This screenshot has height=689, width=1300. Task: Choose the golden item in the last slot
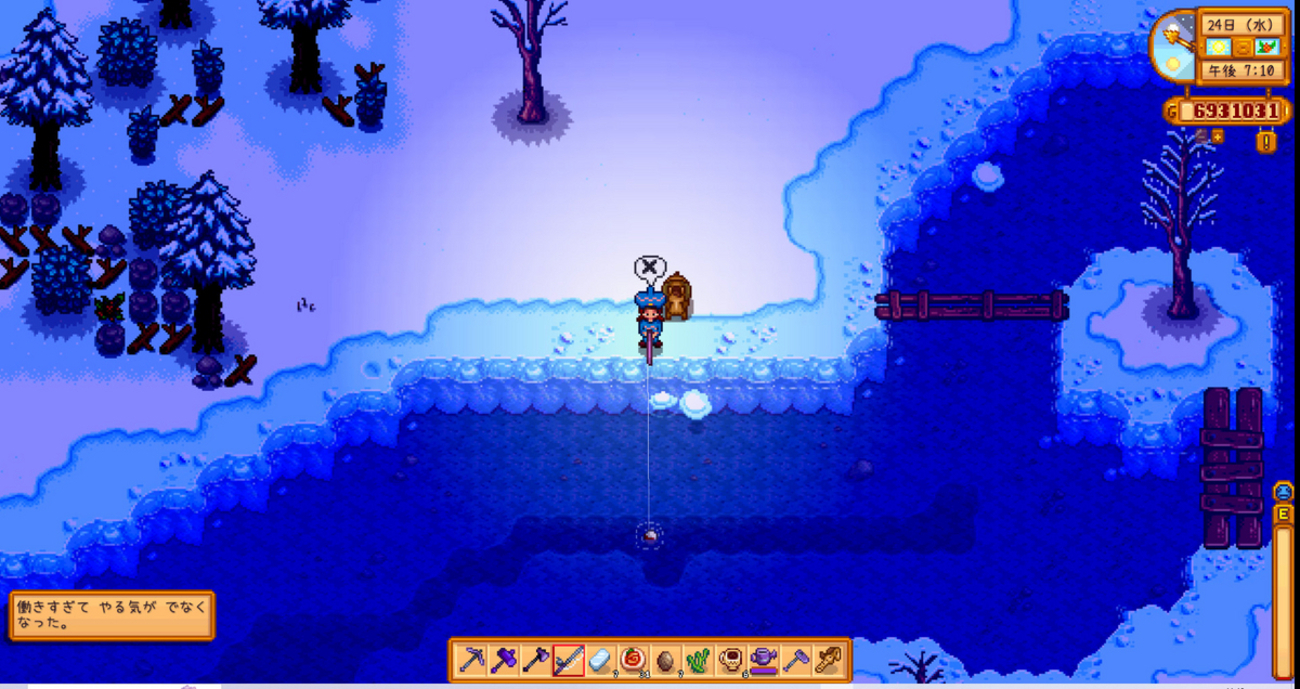click(x=828, y=660)
